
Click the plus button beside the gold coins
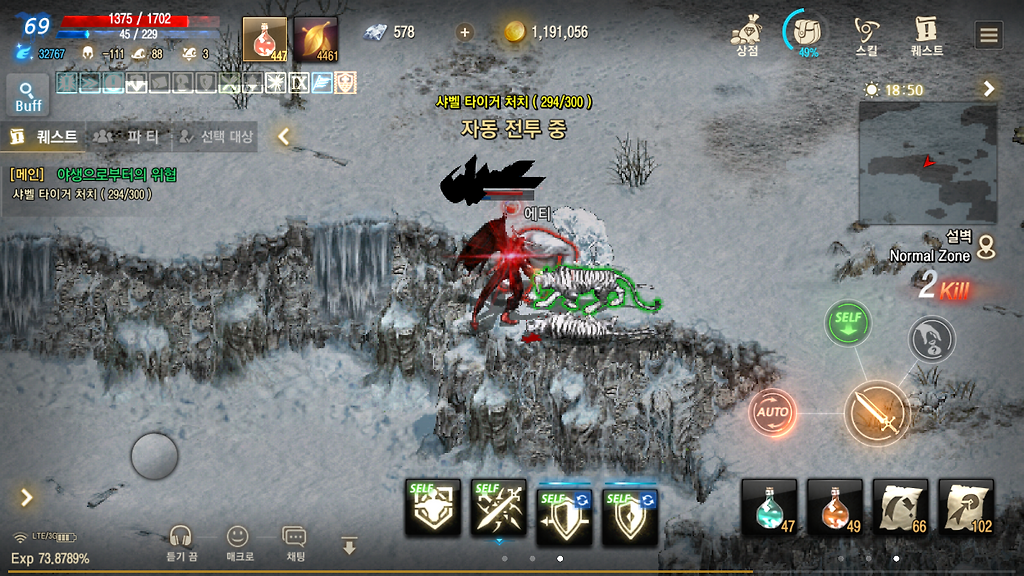(x=464, y=32)
